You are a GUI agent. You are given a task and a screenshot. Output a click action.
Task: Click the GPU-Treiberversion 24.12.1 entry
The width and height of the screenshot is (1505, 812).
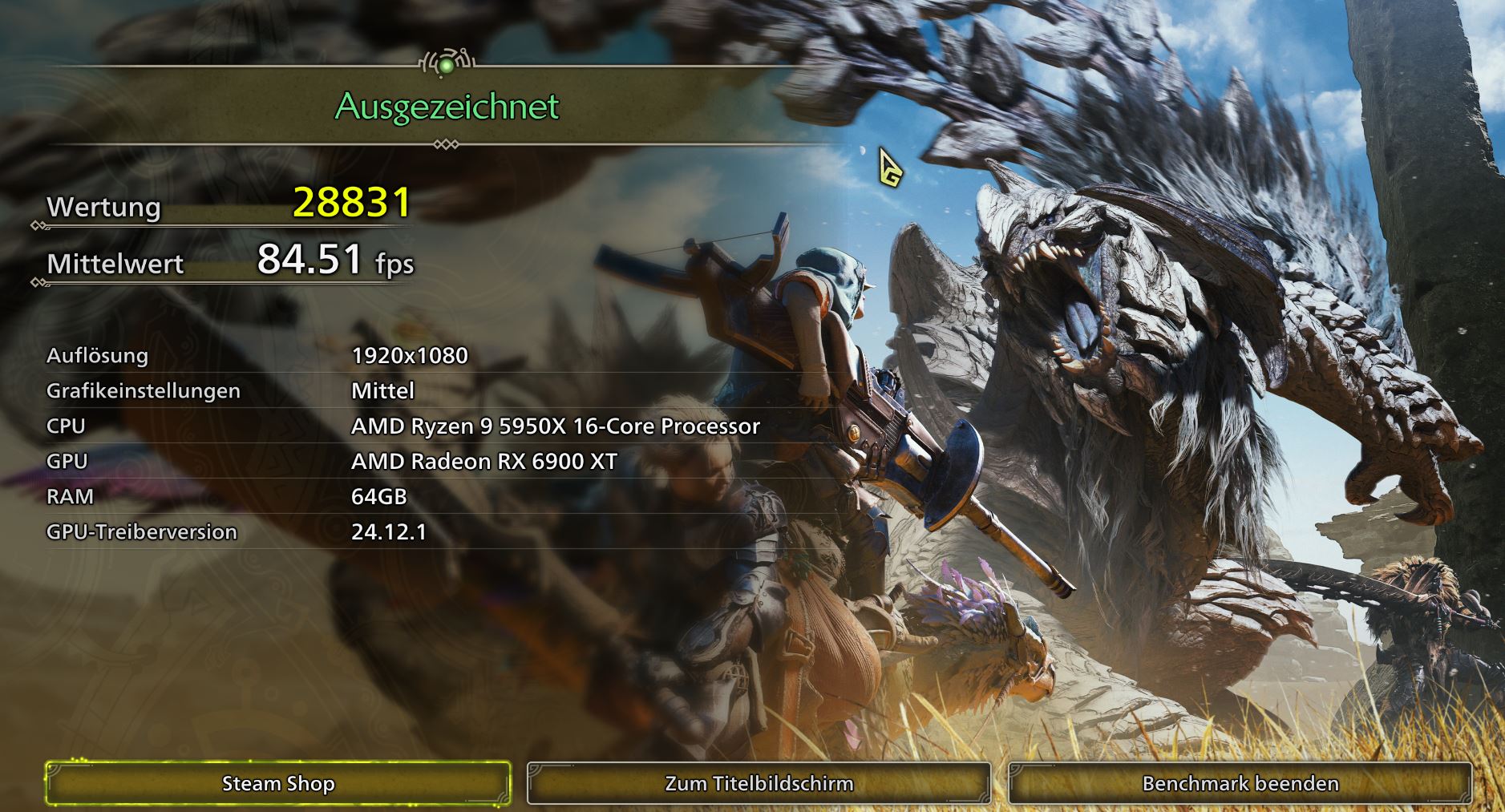[x=390, y=531]
